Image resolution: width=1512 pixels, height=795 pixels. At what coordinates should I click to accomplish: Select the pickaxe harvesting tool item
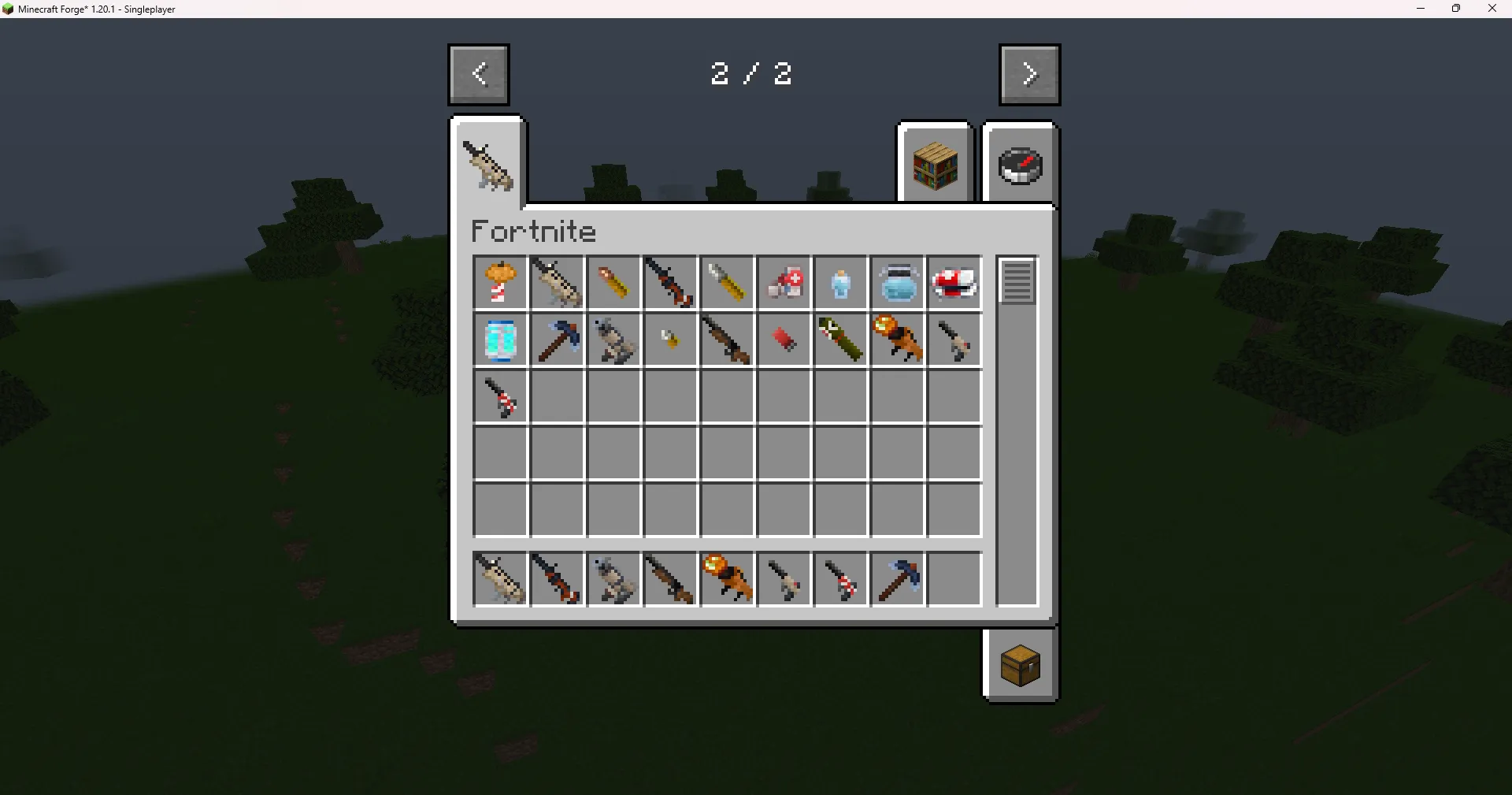click(557, 340)
